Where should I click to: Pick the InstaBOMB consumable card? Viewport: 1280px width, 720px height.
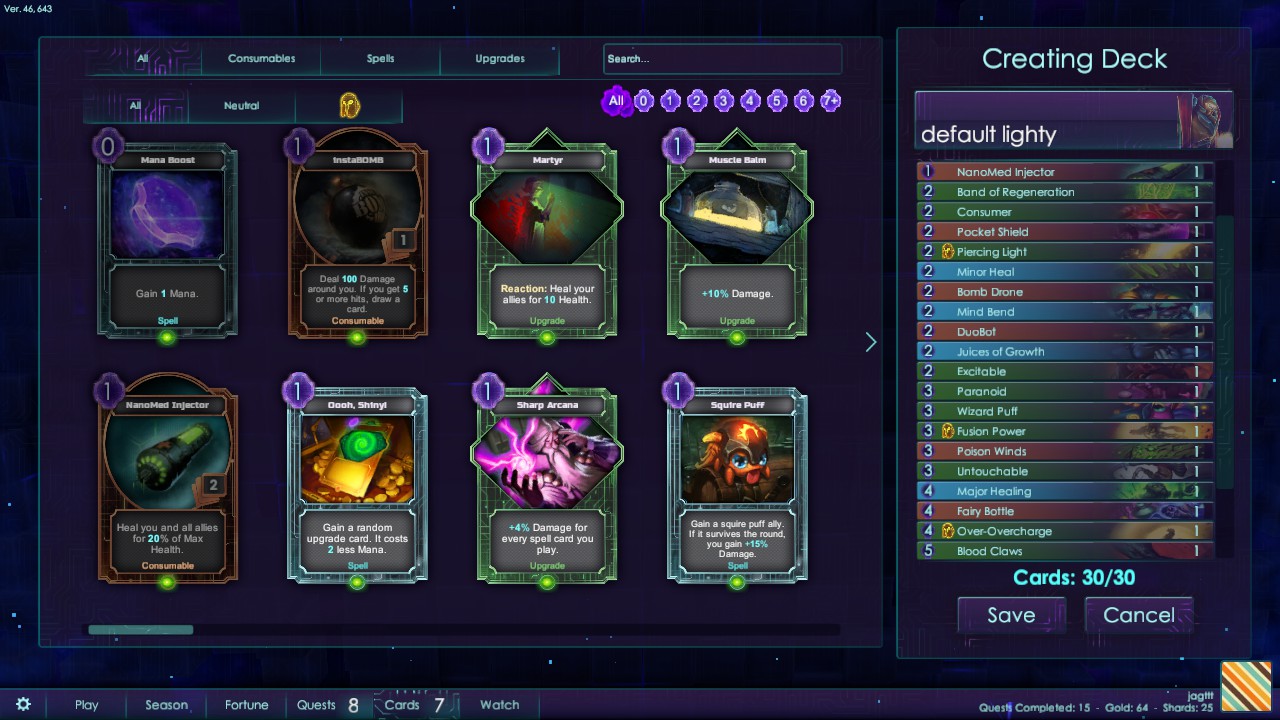357,240
